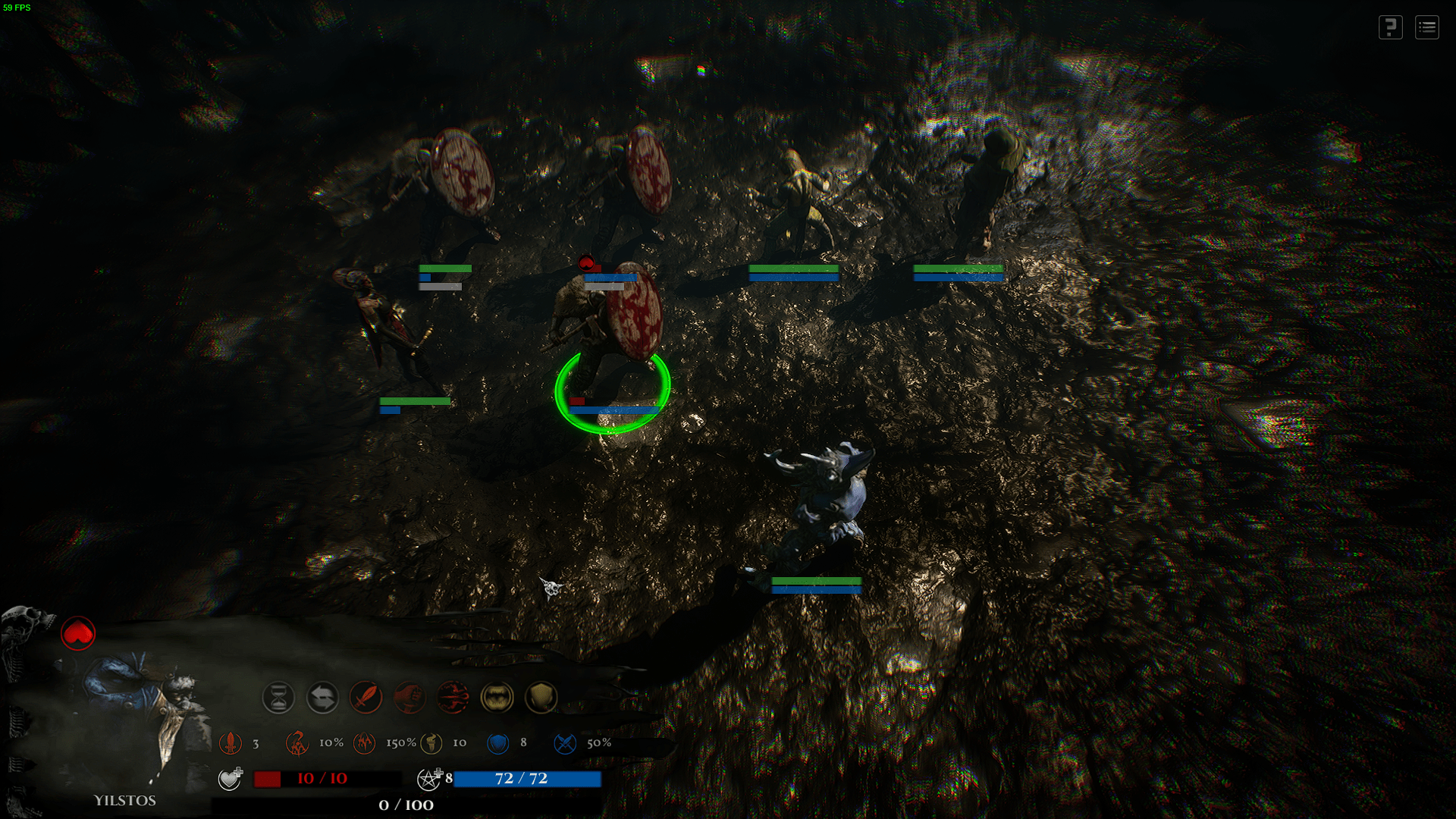Use the golden roaring mouth ability
The width and height of the screenshot is (1456, 819).
pyautogui.click(x=497, y=697)
